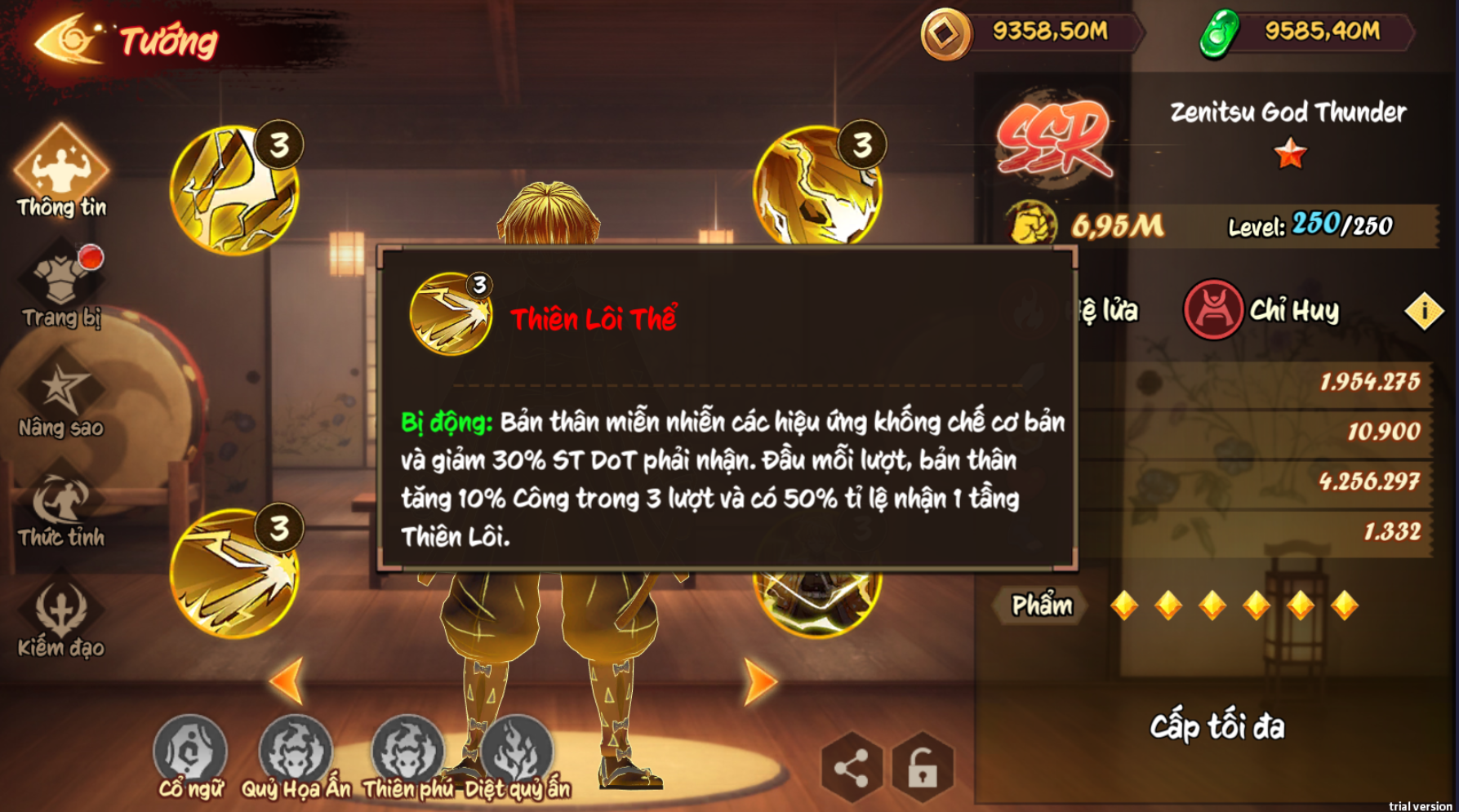Open the Kiếm đạo tab

[x=61, y=616]
